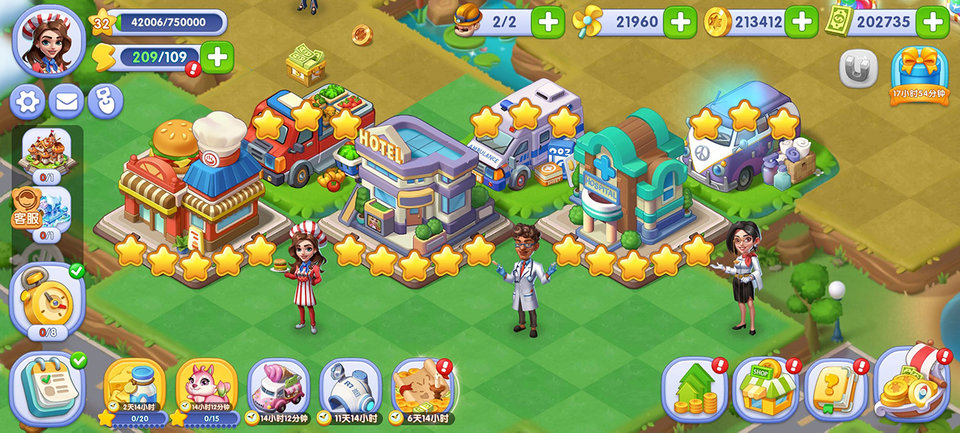The height and width of the screenshot is (433, 960).
Task: Open the player avatar profile
Action: pos(47,40)
